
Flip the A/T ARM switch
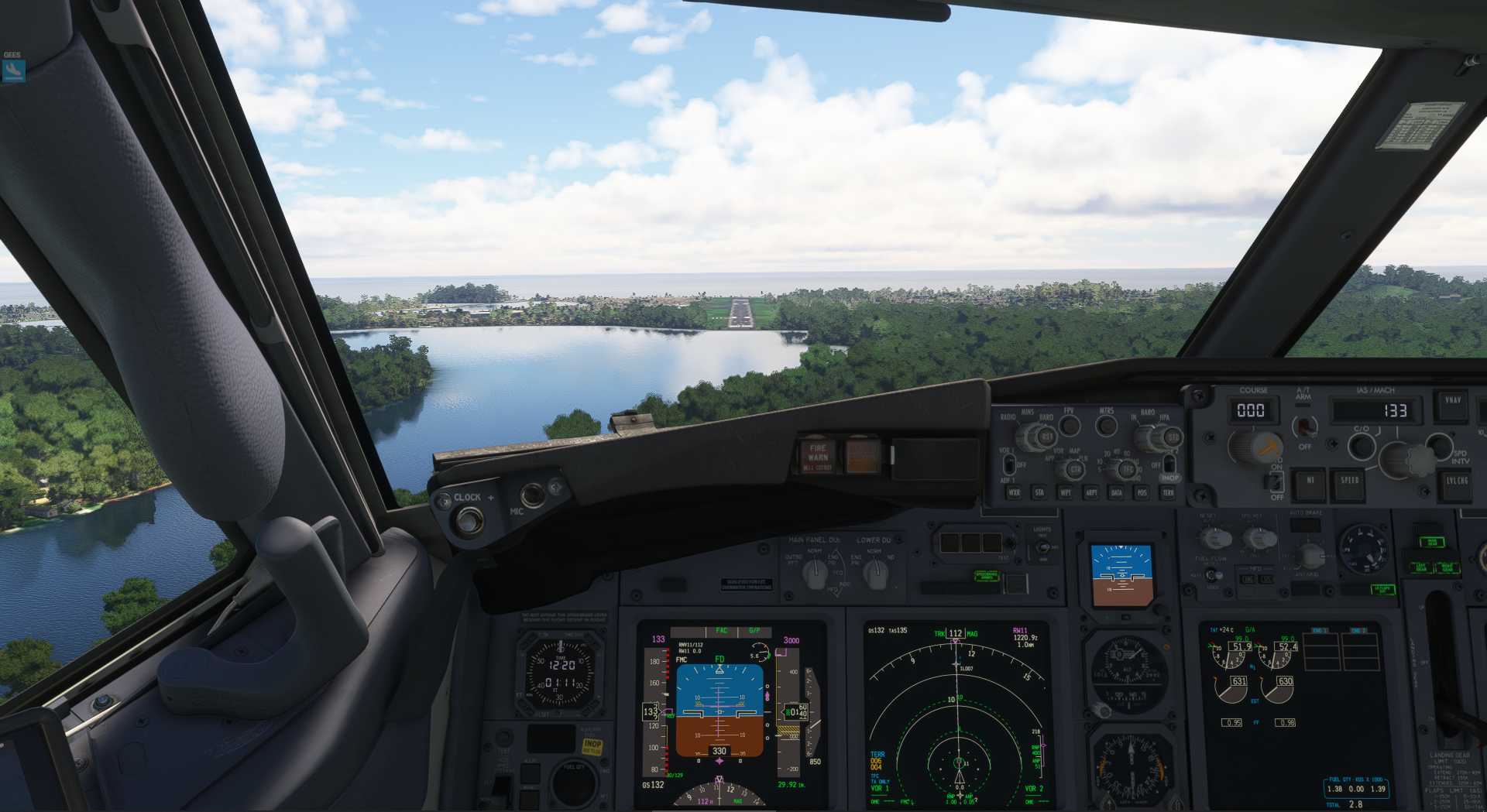coord(1305,427)
